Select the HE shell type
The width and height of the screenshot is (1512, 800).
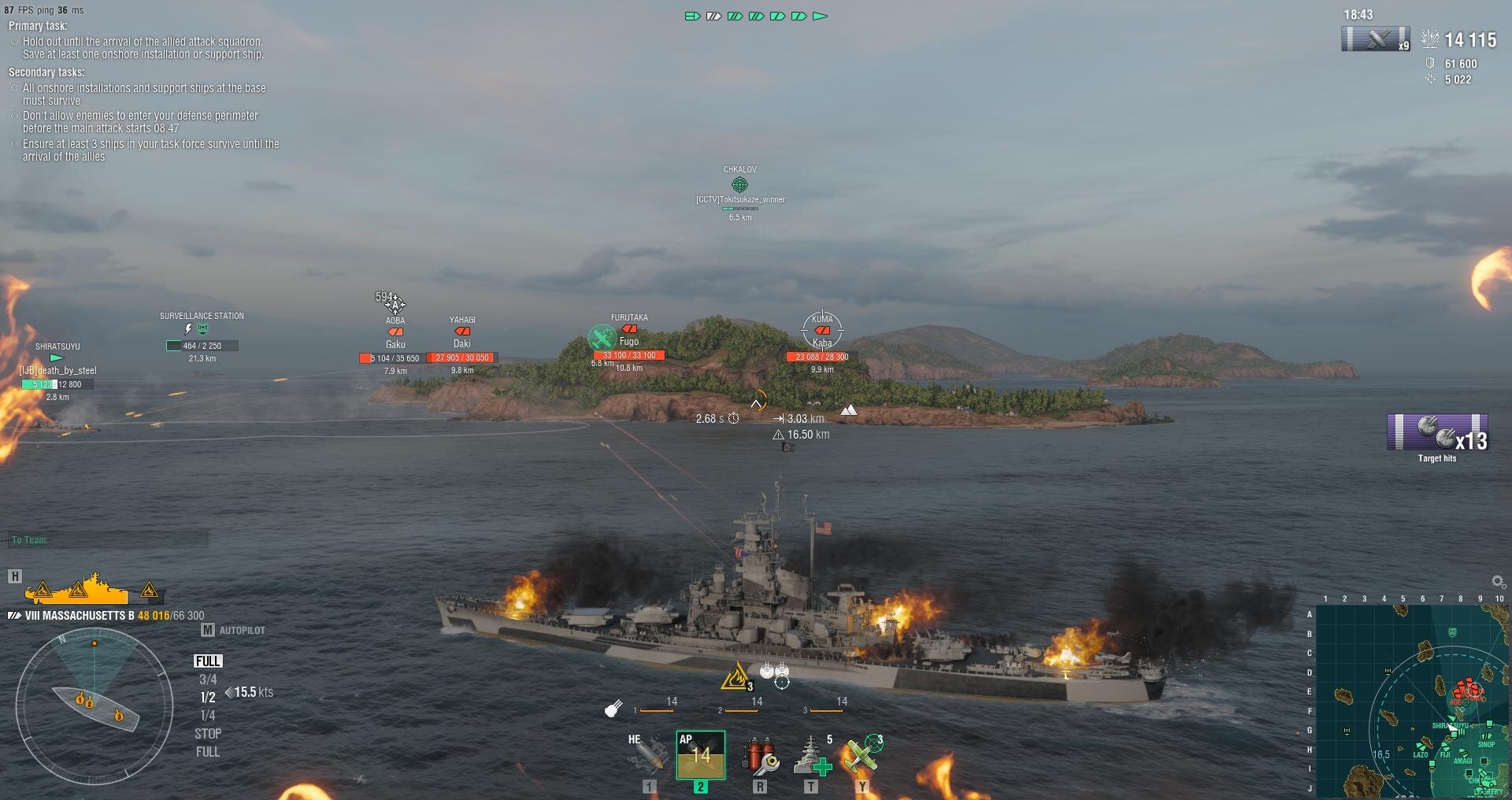coord(649,754)
